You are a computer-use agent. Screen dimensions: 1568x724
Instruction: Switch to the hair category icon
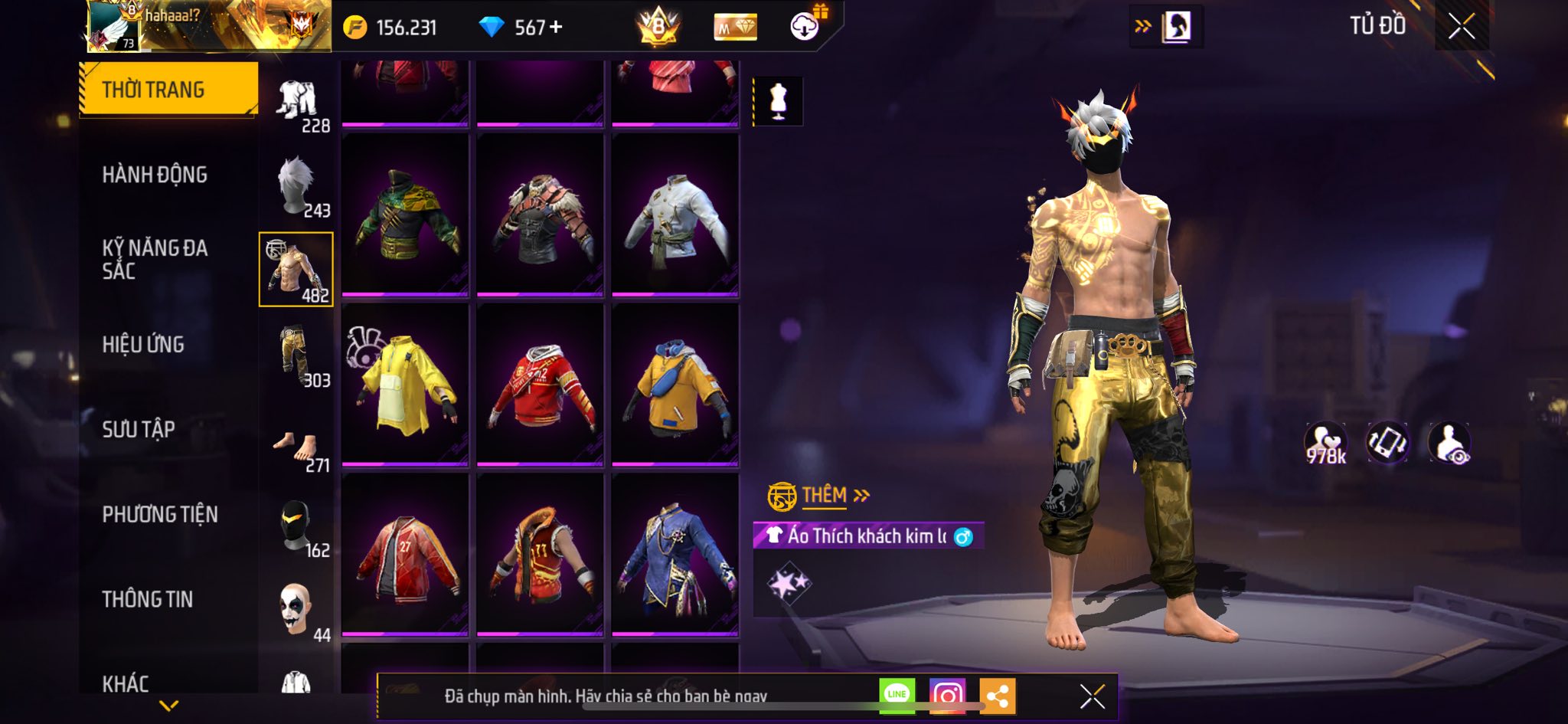pyautogui.click(x=296, y=186)
